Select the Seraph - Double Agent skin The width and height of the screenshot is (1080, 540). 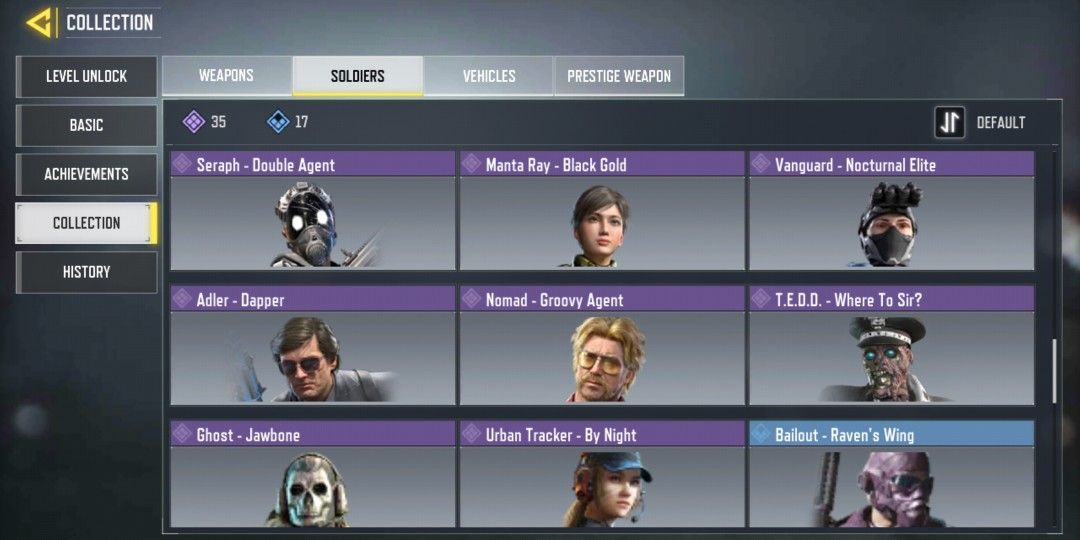click(x=312, y=212)
